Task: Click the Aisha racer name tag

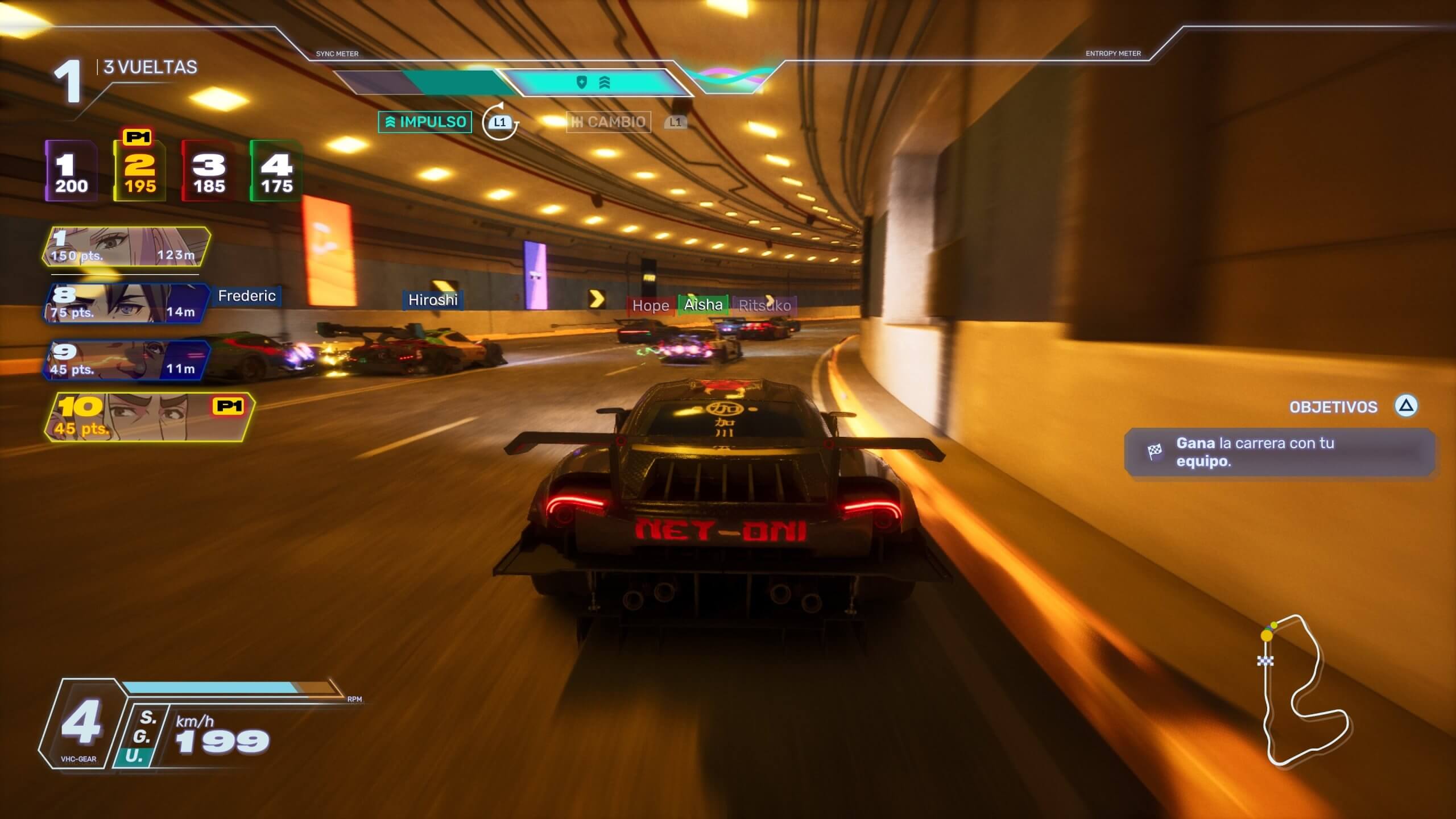Action: [703, 305]
